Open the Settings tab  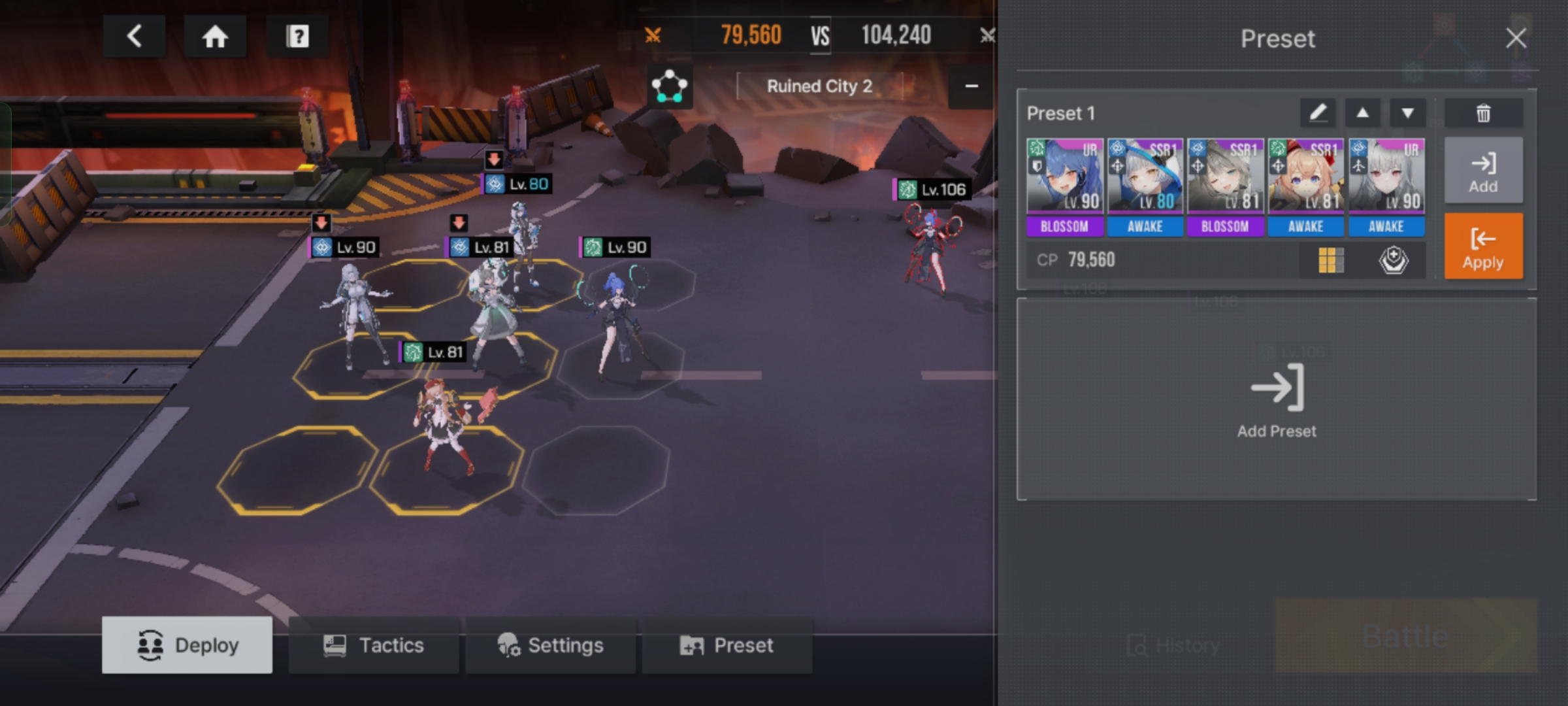click(x=550, y=645)
